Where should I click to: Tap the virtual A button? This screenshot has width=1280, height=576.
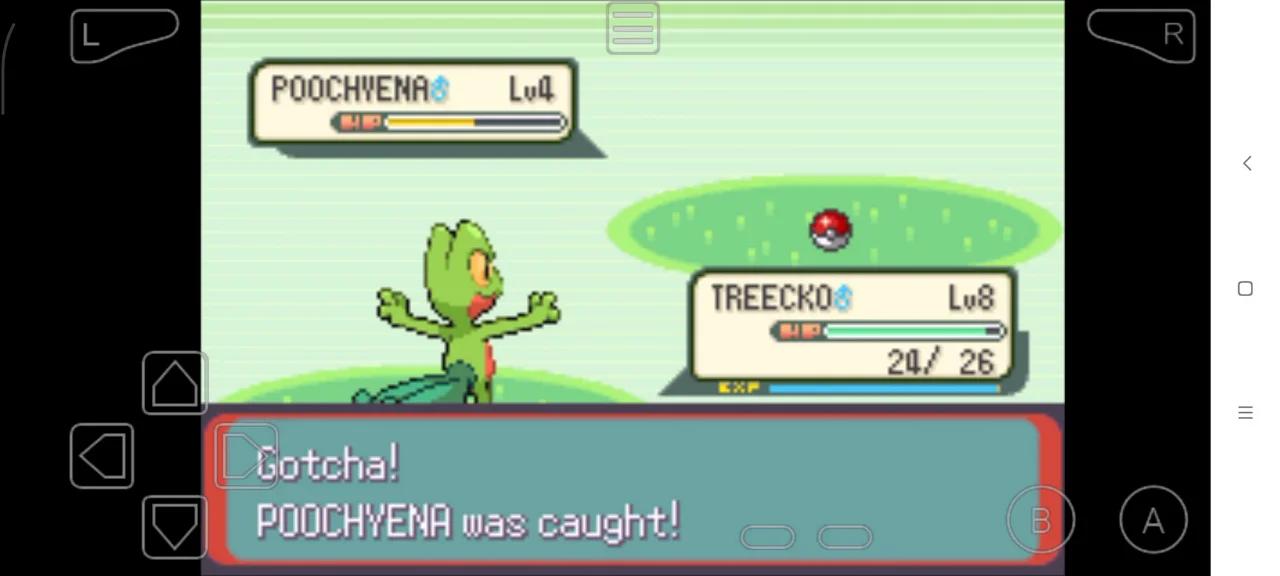[1153, 519]
